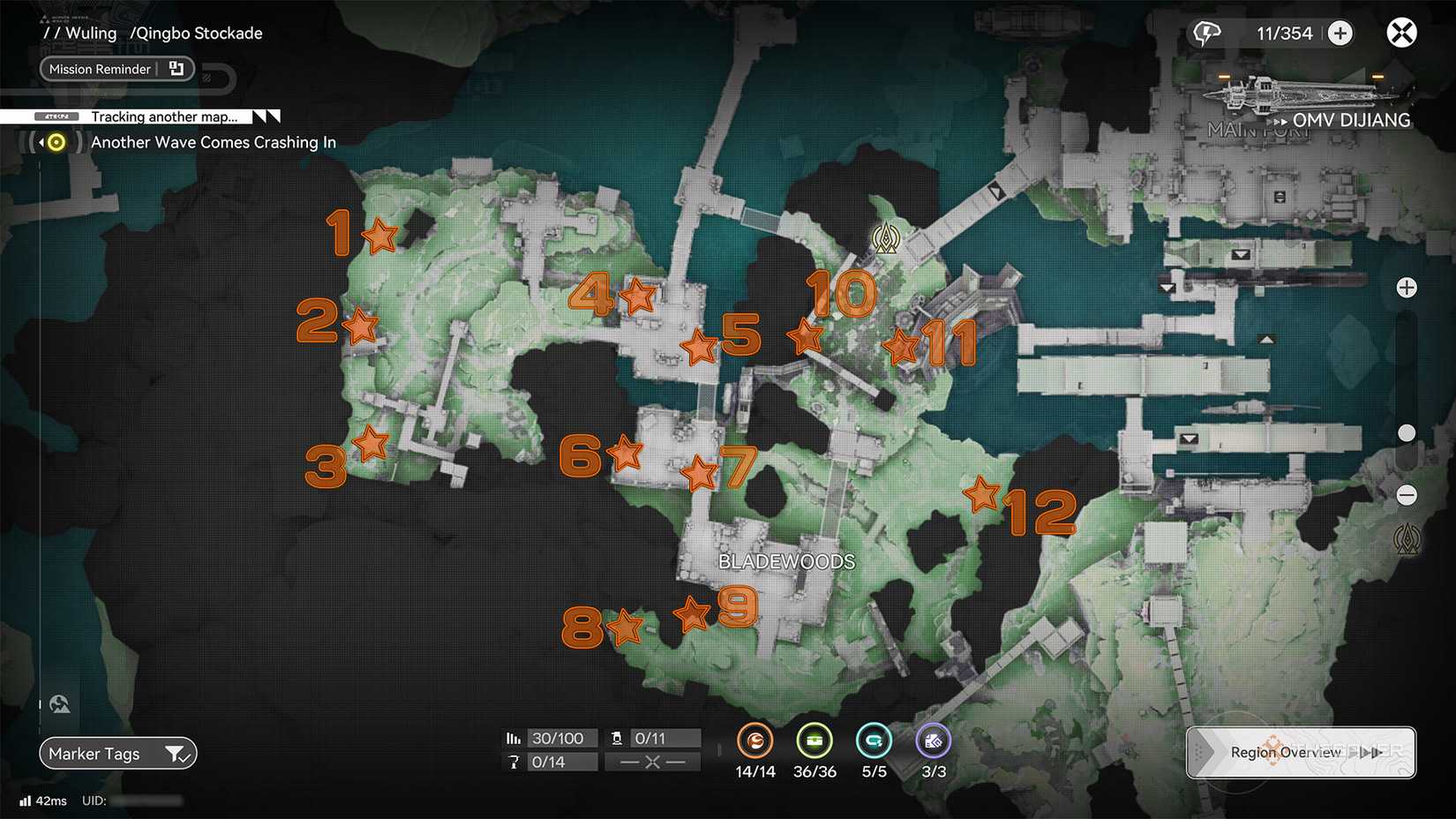
Task: Click the green supply chest collectible icon
Action: [814, 741]
